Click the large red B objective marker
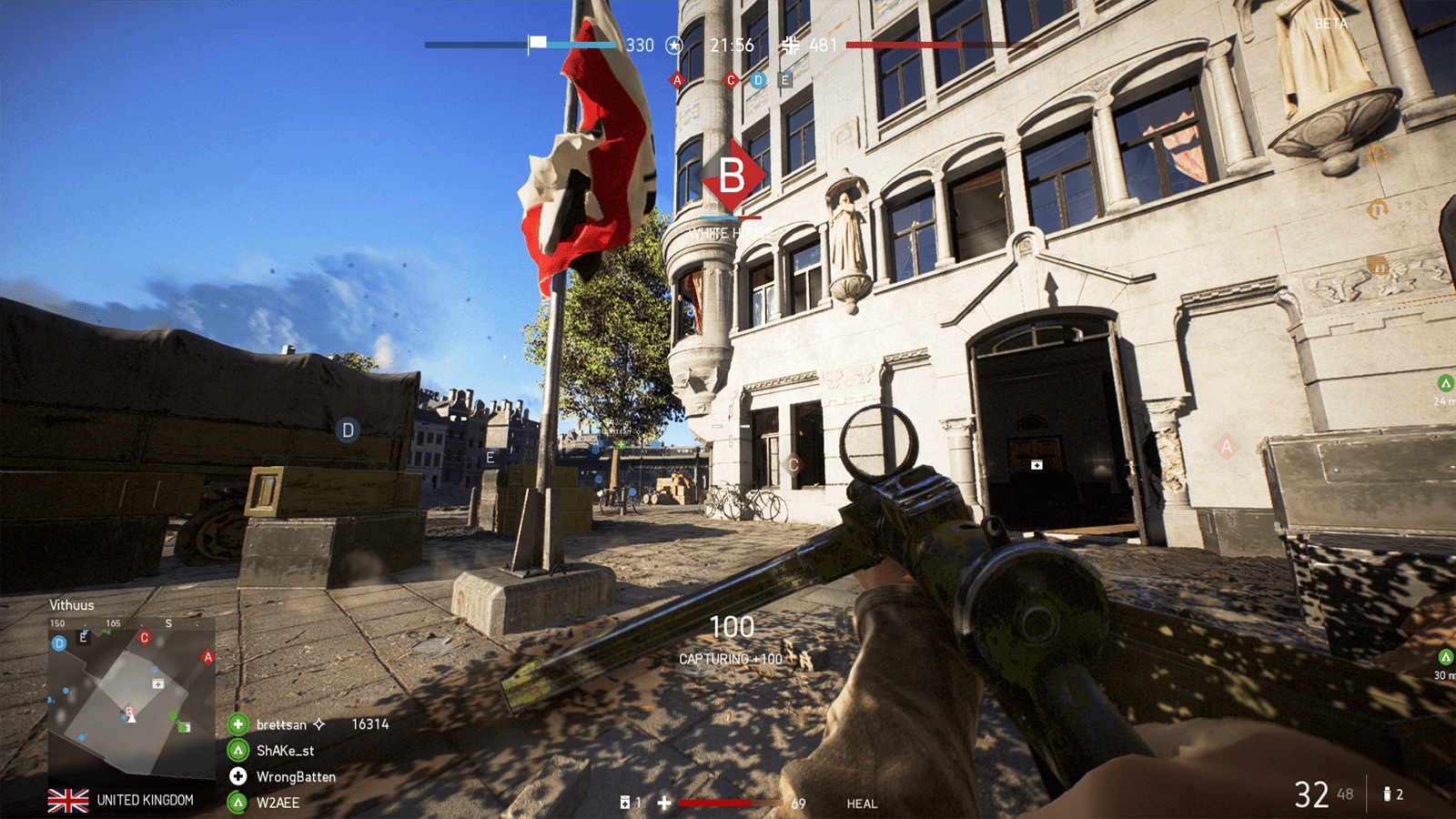The image size is (1456, 819). (732, 176)
